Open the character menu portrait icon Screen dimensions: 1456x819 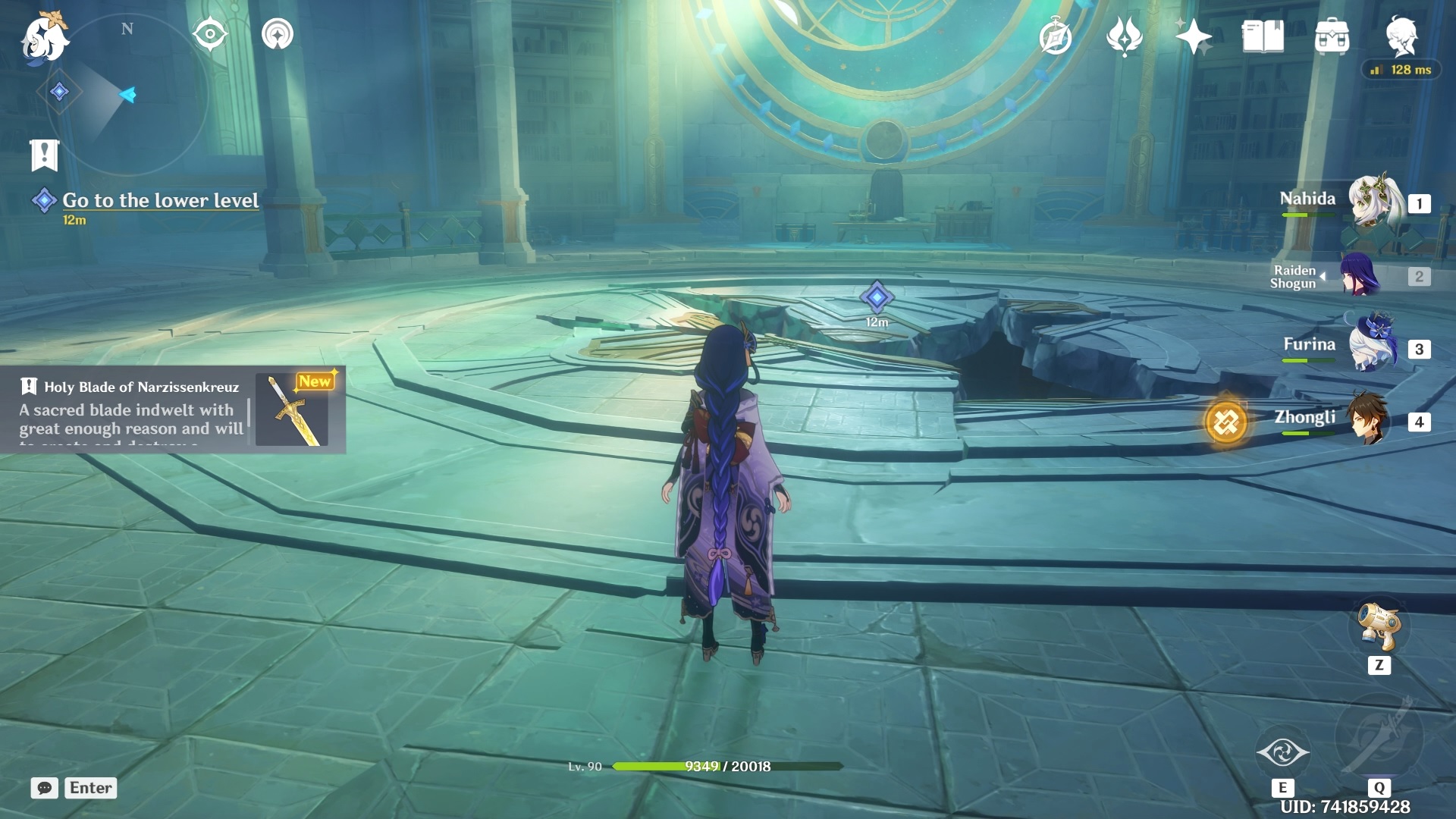click(1401, 36)
